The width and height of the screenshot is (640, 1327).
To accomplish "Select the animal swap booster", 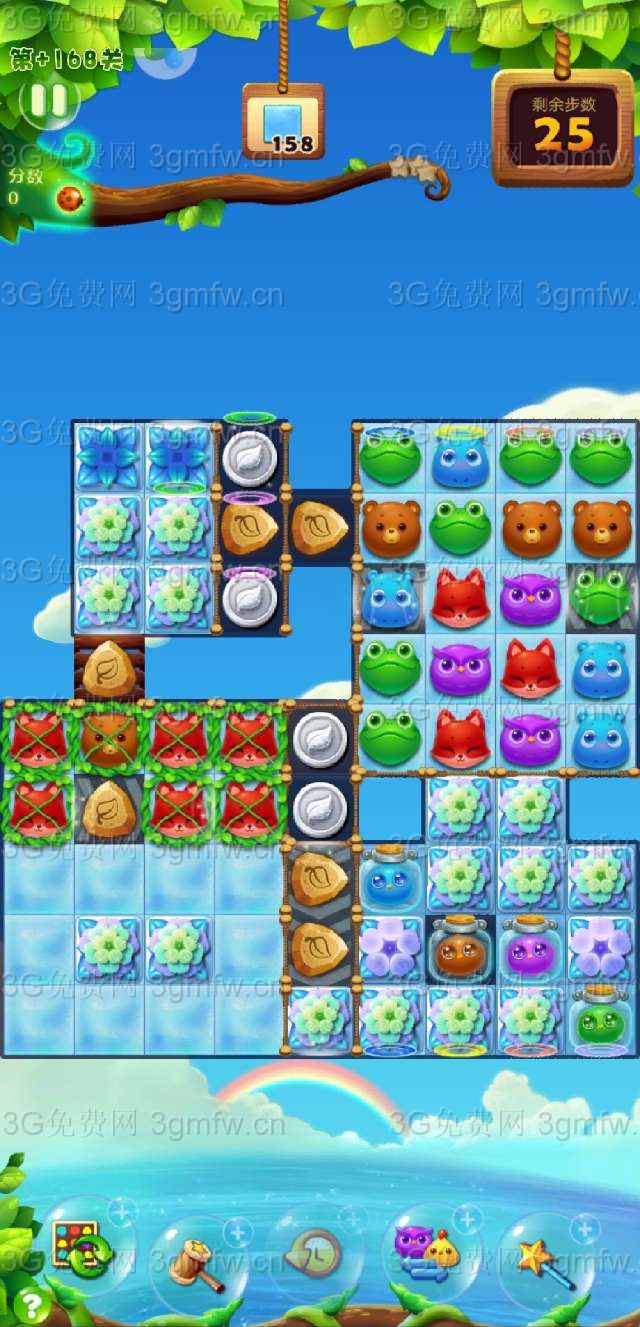I will coord(426,1252).
